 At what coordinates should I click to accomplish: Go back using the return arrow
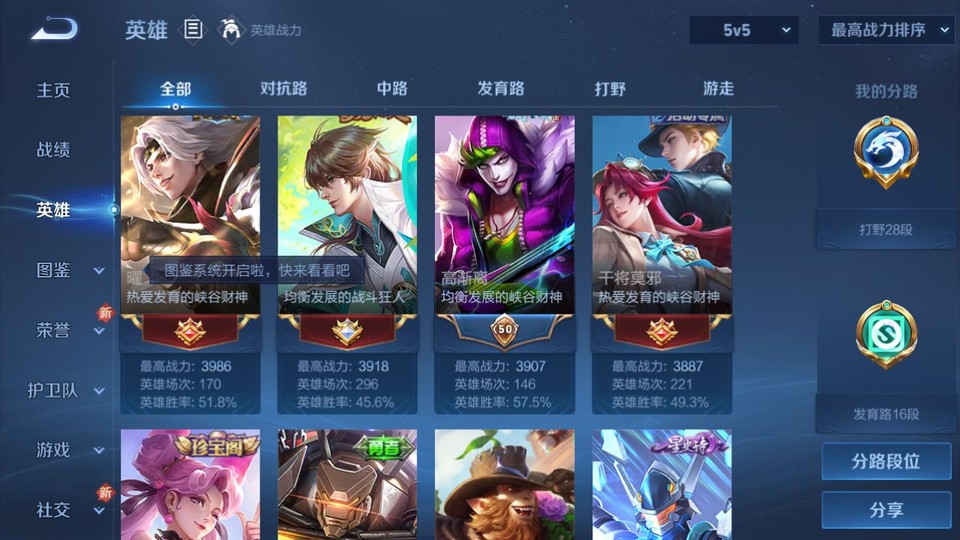[54, 30]
